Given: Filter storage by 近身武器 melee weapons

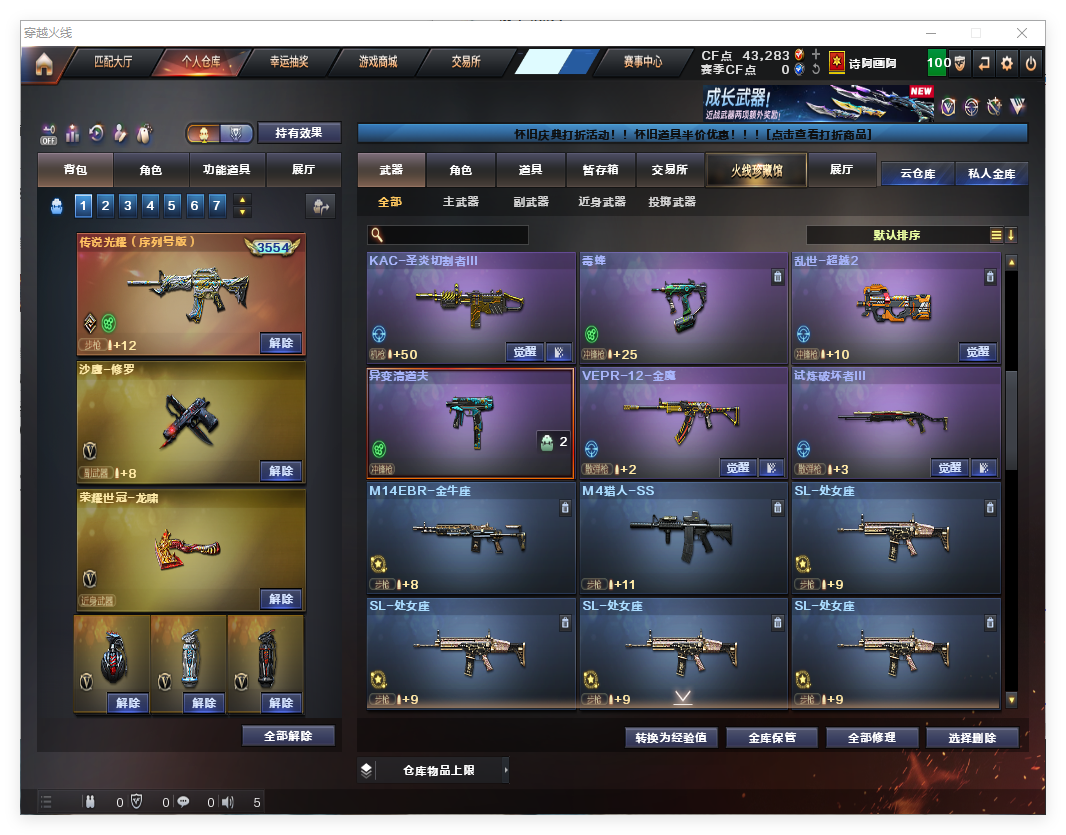Looking at the screenshot, I should pyautogui.click(x=601, y=202).
